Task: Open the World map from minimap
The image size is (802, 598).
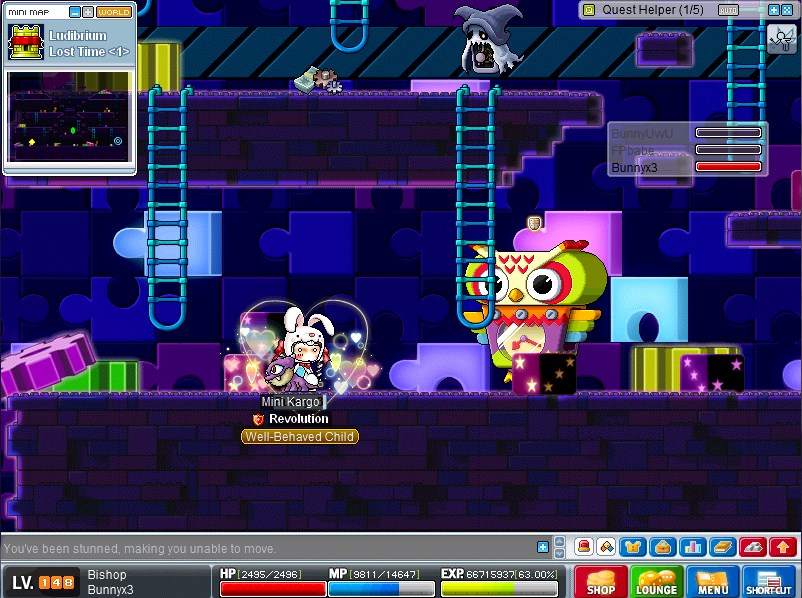Action: pos(114,12)
